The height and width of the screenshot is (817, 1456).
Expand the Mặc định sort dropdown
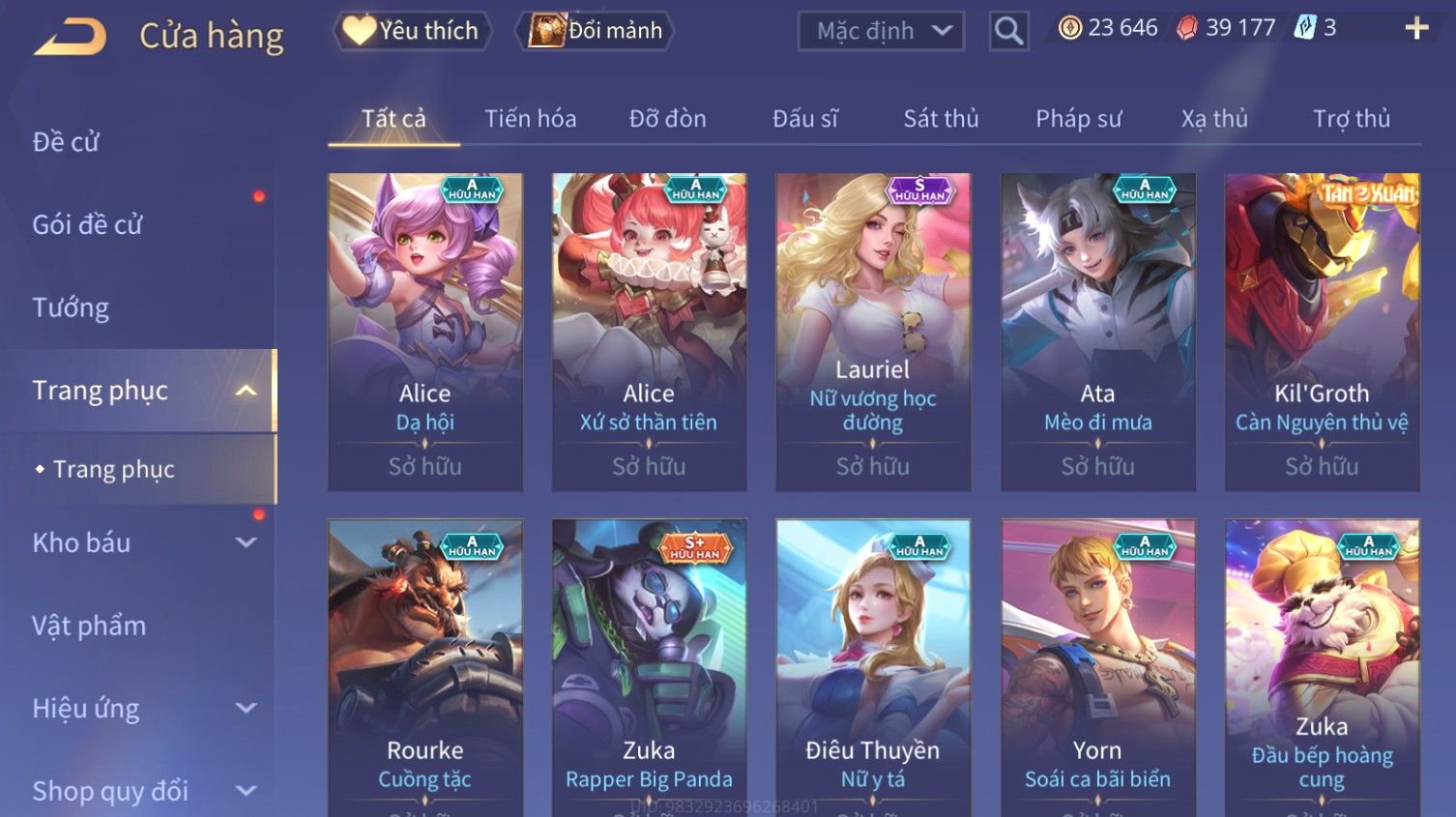[x=882, y=31]
